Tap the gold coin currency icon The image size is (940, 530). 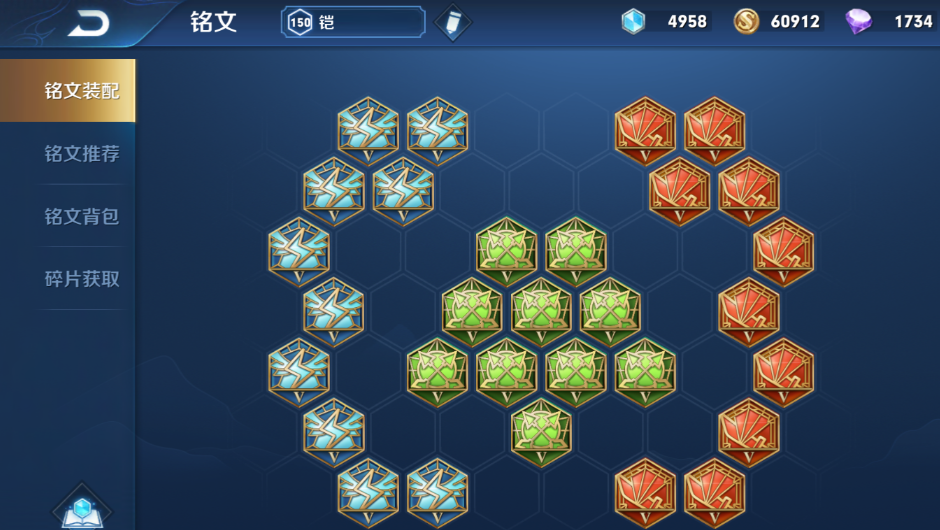[x=746, y=22]
